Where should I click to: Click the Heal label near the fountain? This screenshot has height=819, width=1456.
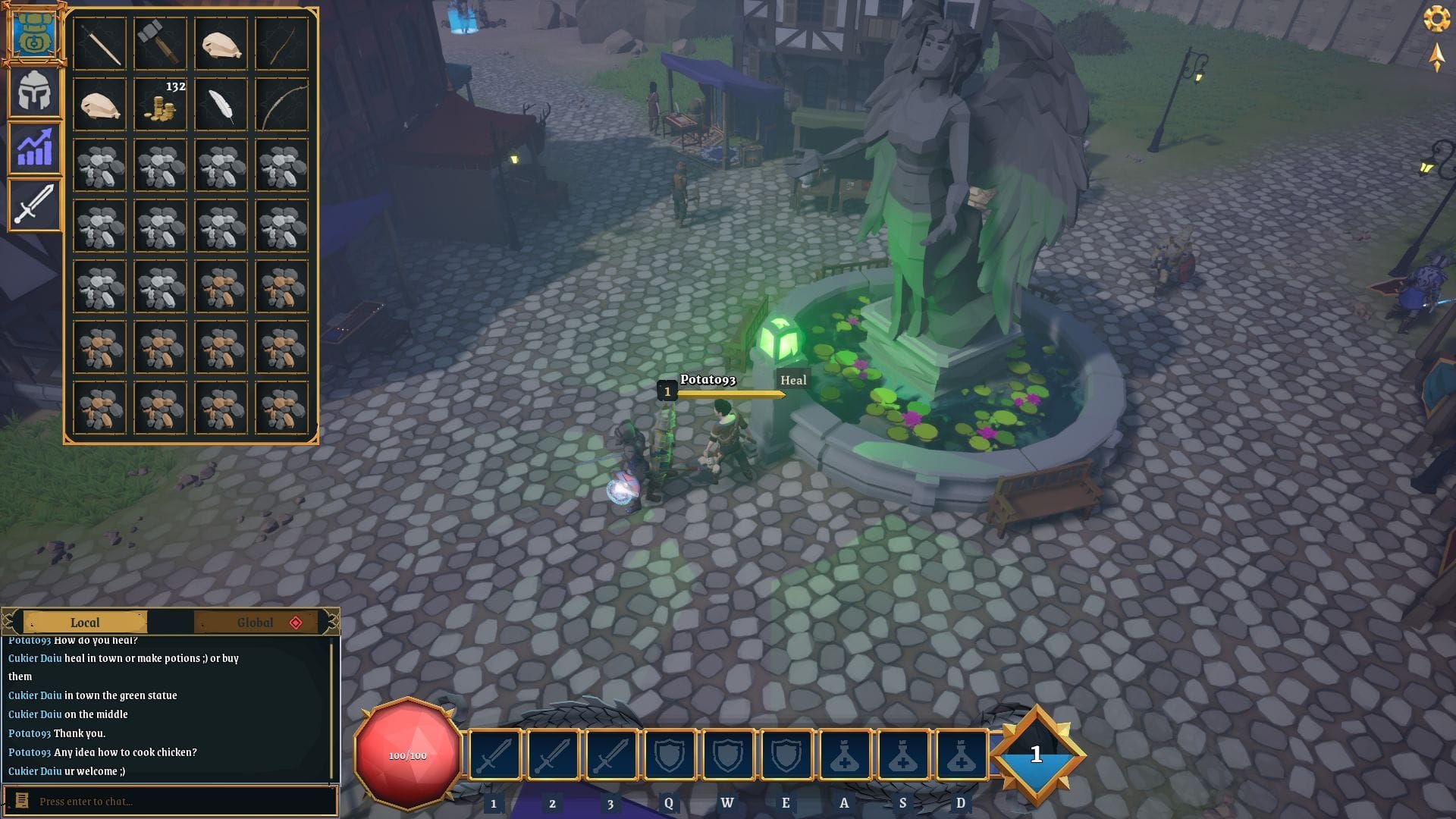[x=793, y=381]
